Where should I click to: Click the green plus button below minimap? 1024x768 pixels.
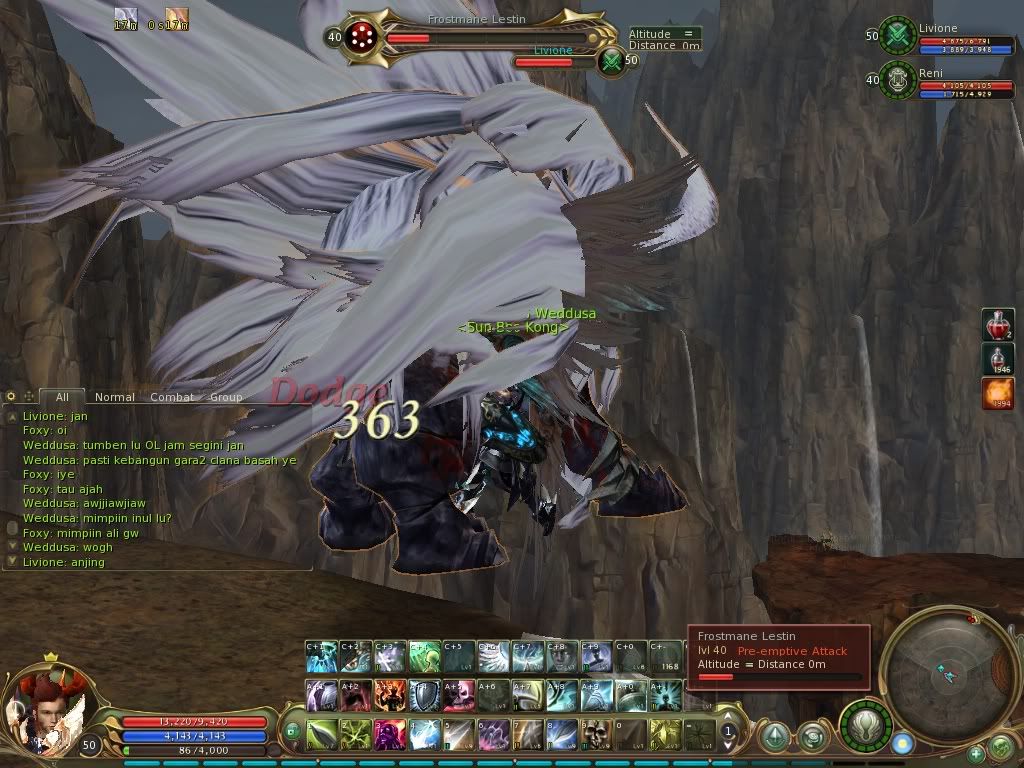coord(976,753)
